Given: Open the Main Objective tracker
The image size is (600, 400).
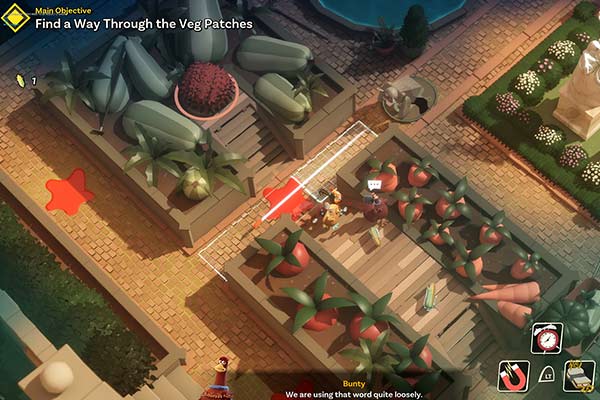Looking at the screenshot, I should (x=142, y=17).
